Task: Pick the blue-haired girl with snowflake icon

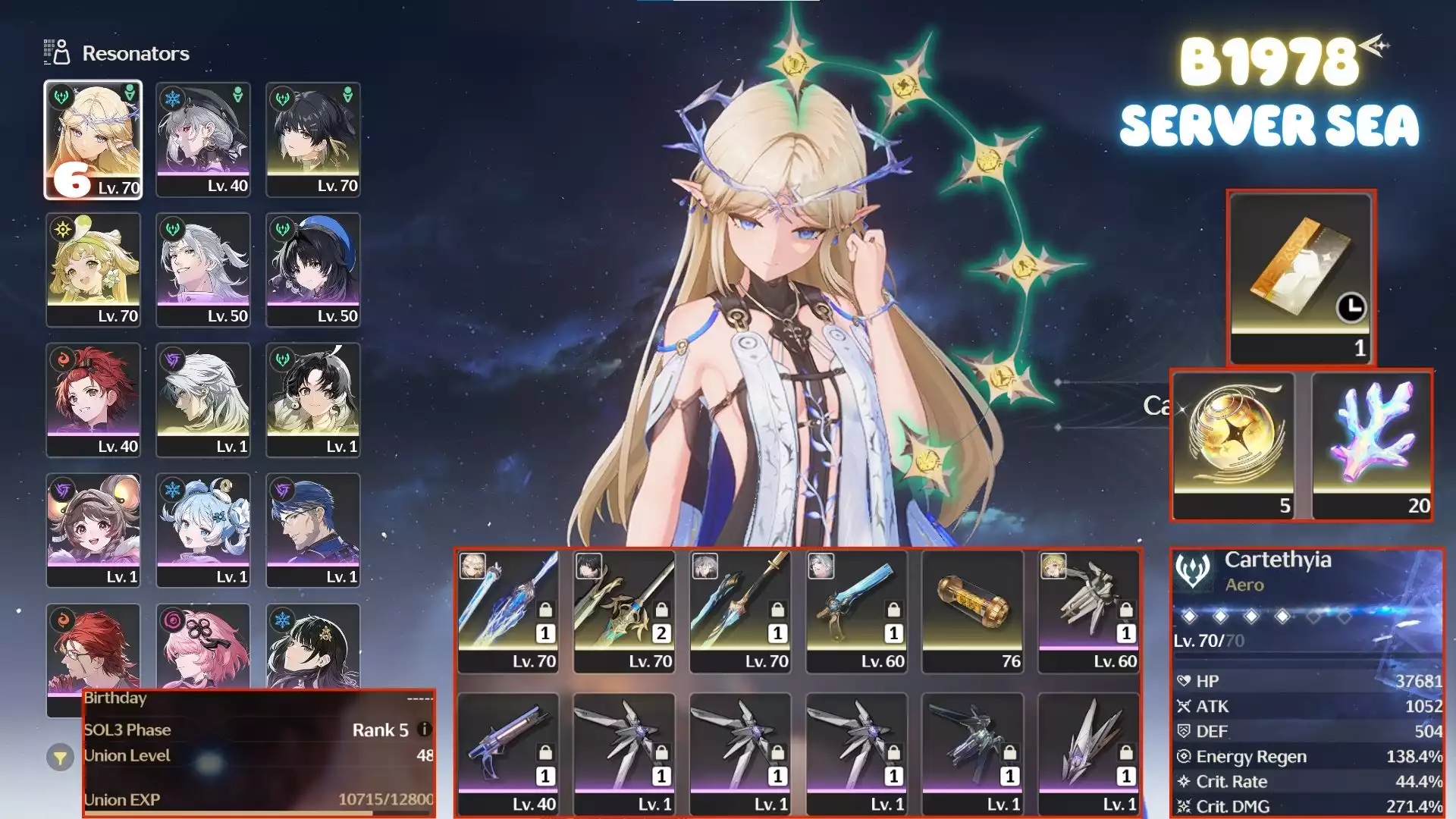Action: tap(203, 530)
